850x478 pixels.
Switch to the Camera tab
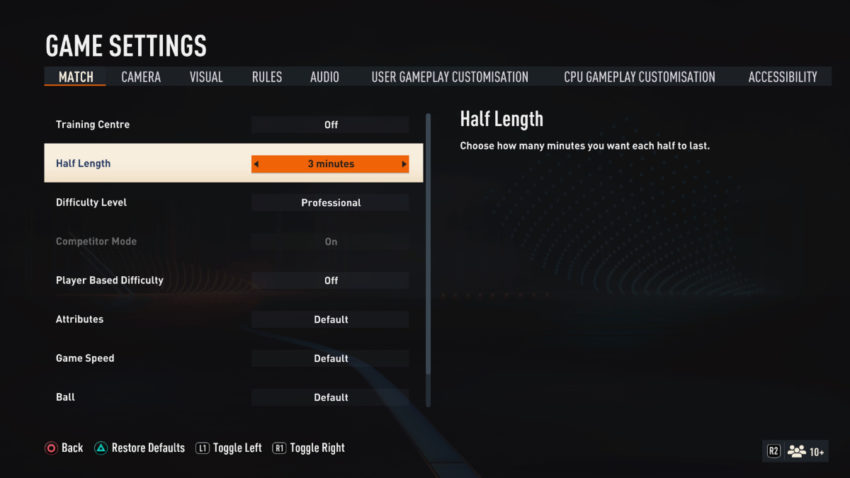[x=141, y=77]
